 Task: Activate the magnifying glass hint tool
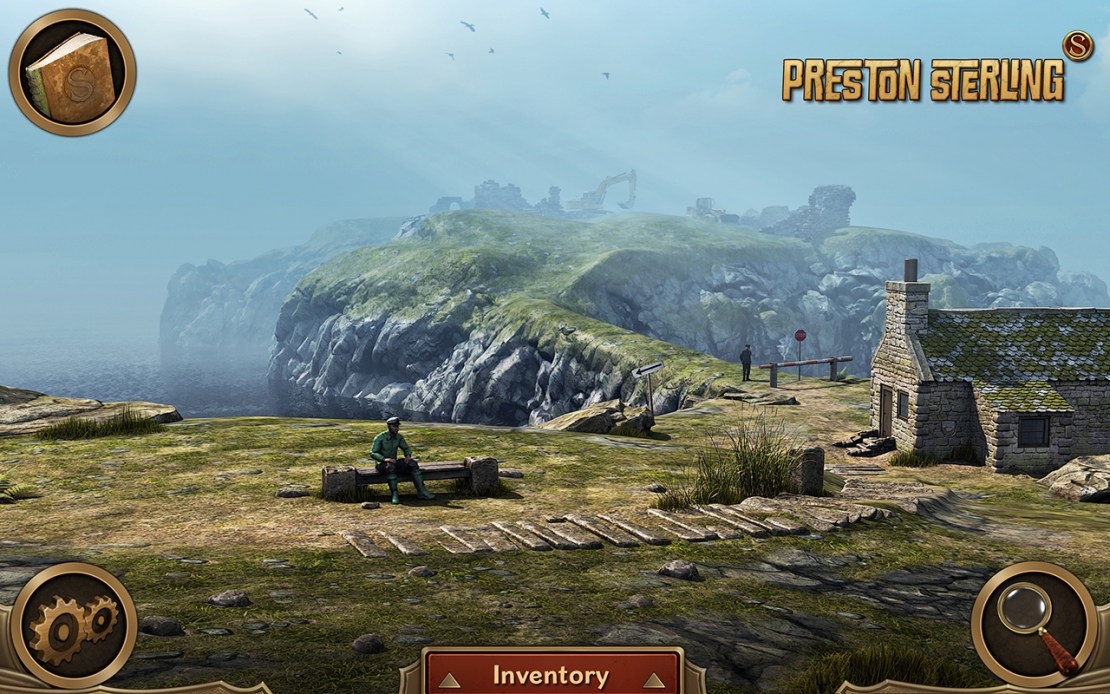click(x=1036, y=625)
